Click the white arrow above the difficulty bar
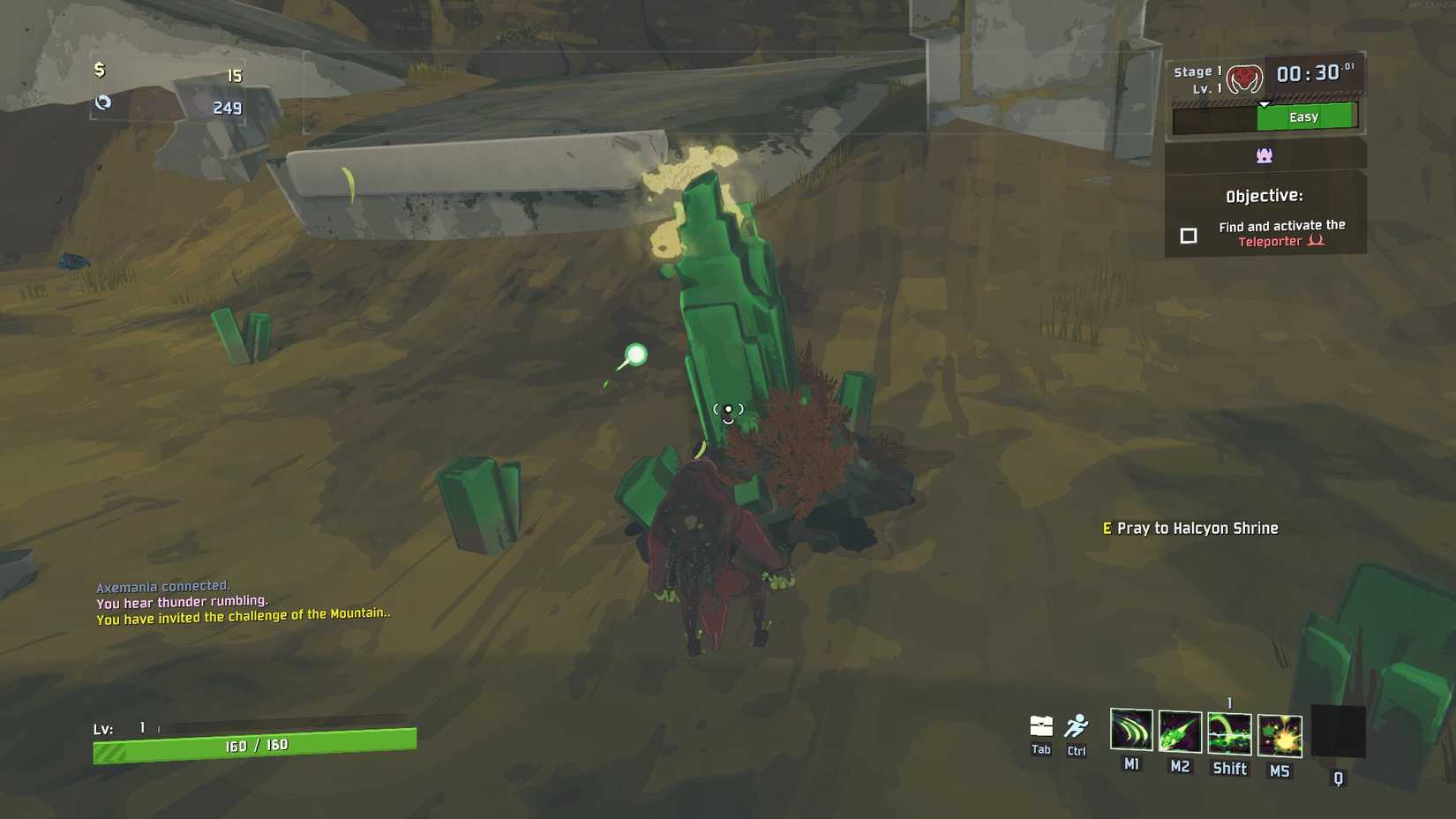Screen dimensions: 1456x819 (x=1265, y=102)
